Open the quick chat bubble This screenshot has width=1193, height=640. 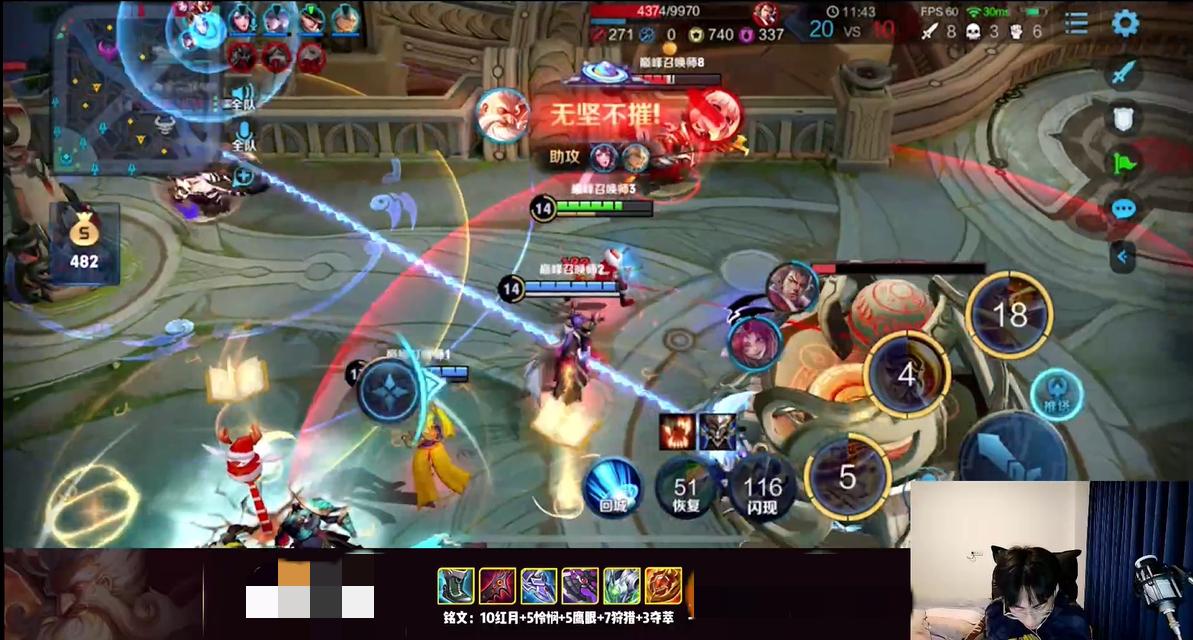coord(1124,209)
